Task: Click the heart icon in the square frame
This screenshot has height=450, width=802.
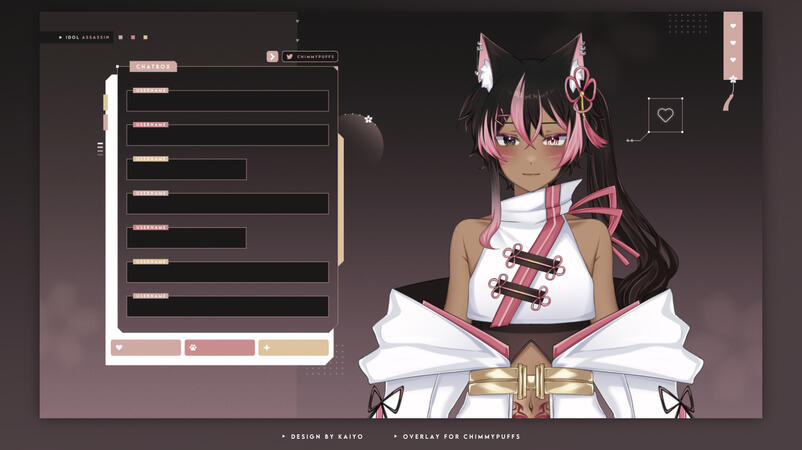Action: pos(665,115)
